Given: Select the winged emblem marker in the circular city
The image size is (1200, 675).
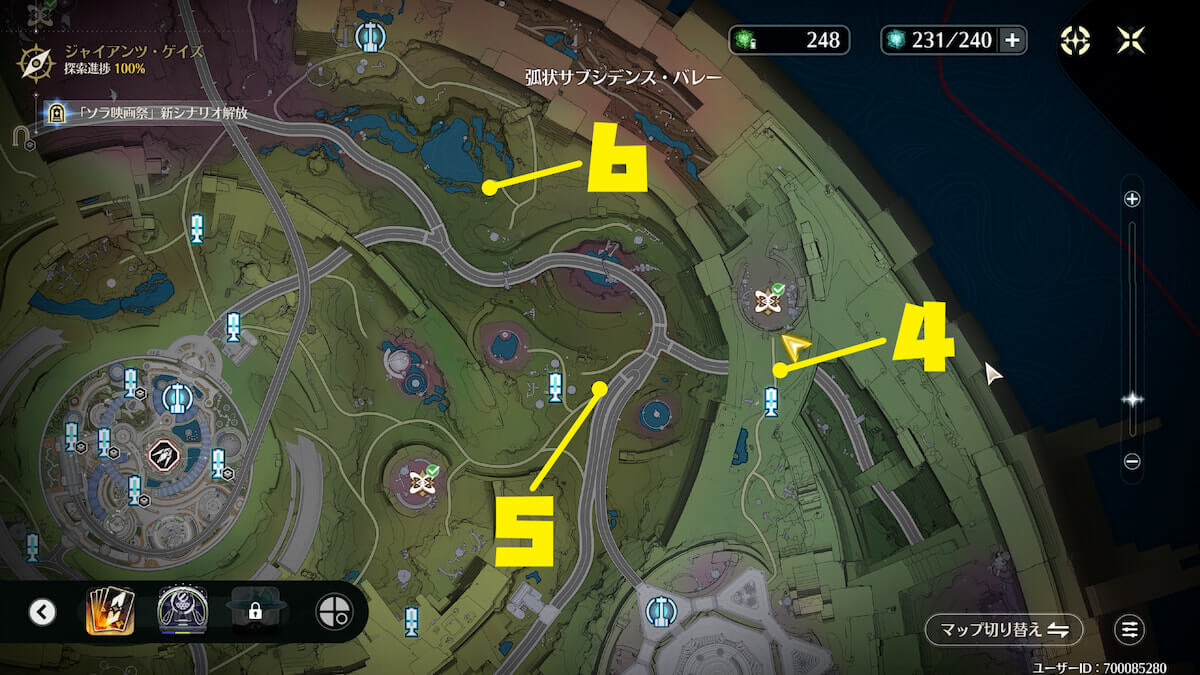Looking at the screenshot, I should (163, 455).
